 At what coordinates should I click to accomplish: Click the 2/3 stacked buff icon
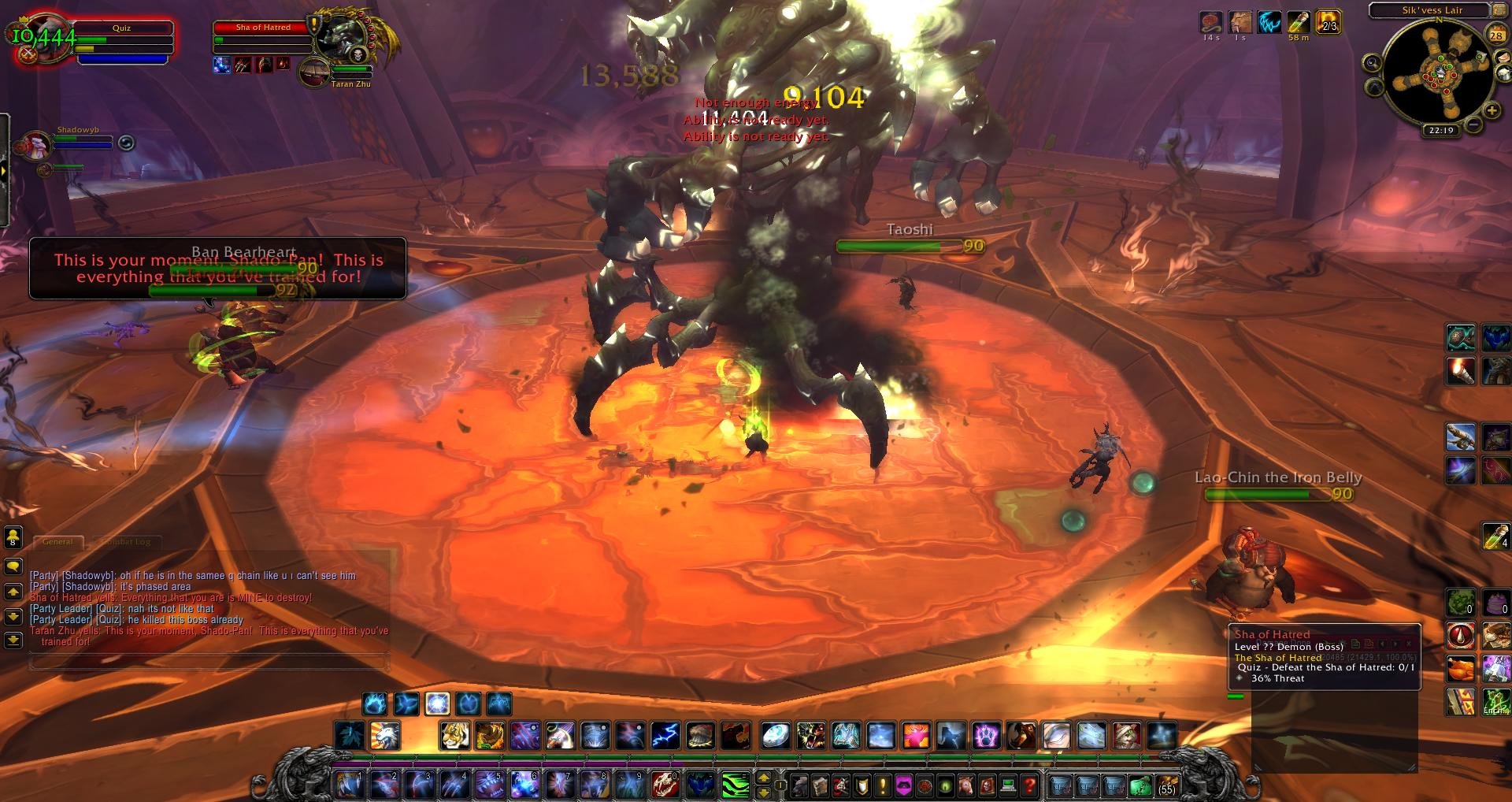click(x=1329, y=22)
